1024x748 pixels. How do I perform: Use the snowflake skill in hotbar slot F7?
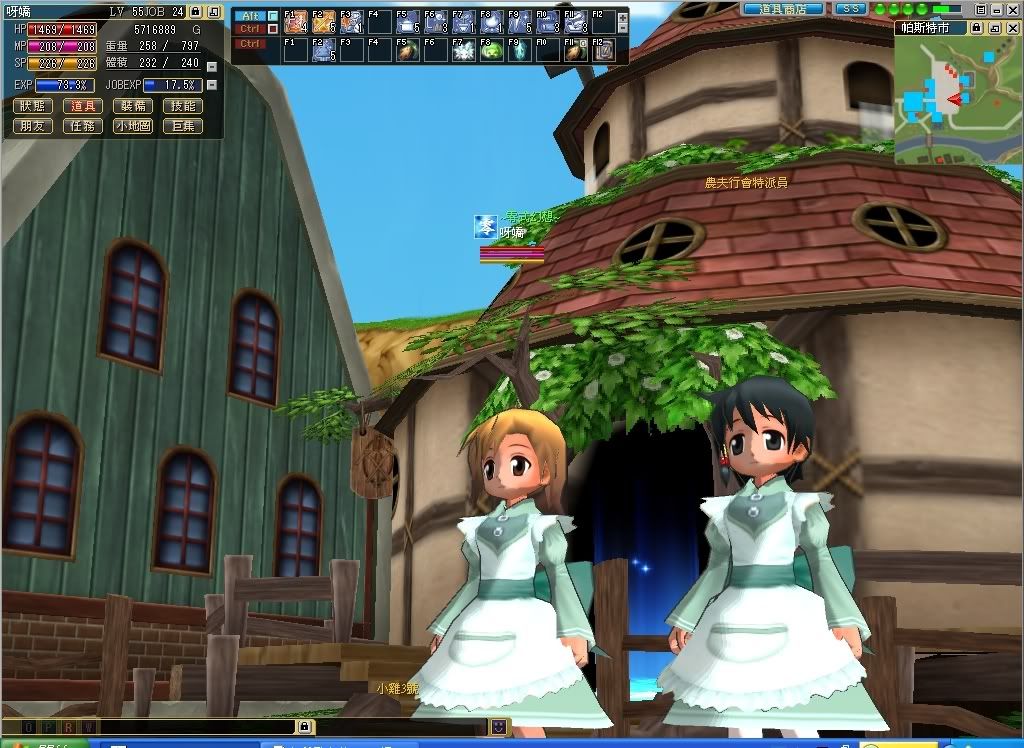click(x=462, y=50)
